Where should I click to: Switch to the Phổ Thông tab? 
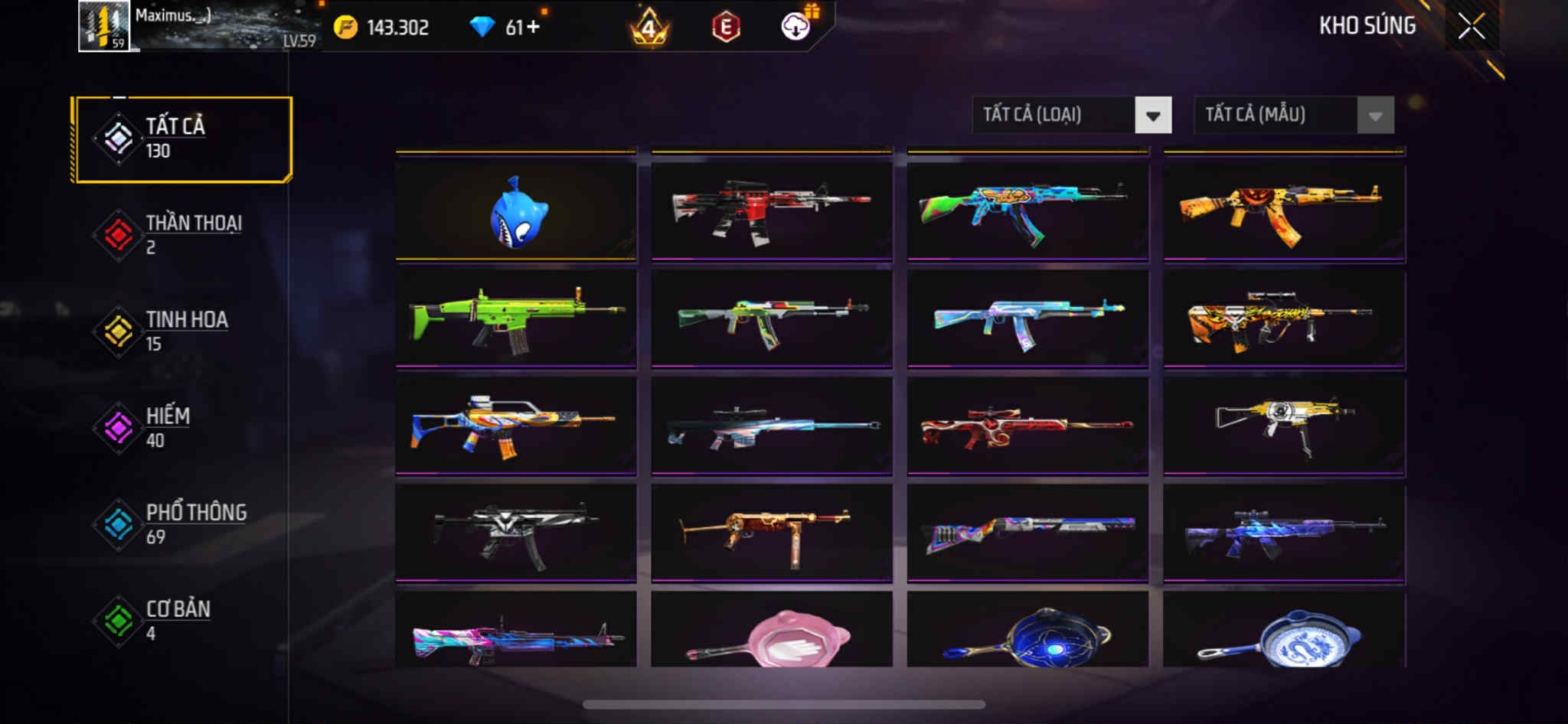tap(182, 524)
